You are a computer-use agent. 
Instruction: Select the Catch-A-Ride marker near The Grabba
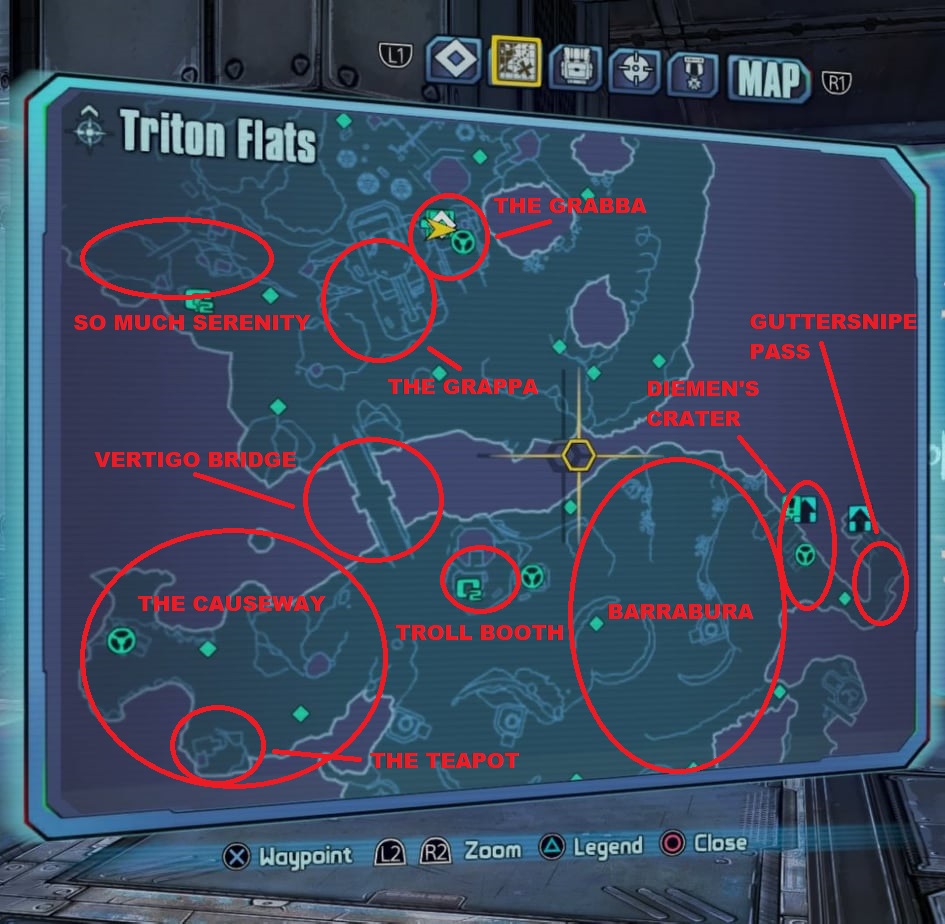(462, 241)
